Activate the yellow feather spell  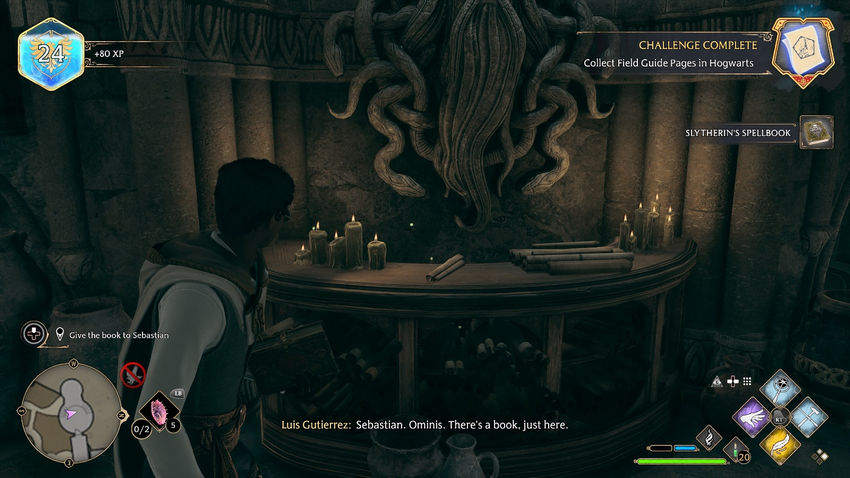pos(780,443)
